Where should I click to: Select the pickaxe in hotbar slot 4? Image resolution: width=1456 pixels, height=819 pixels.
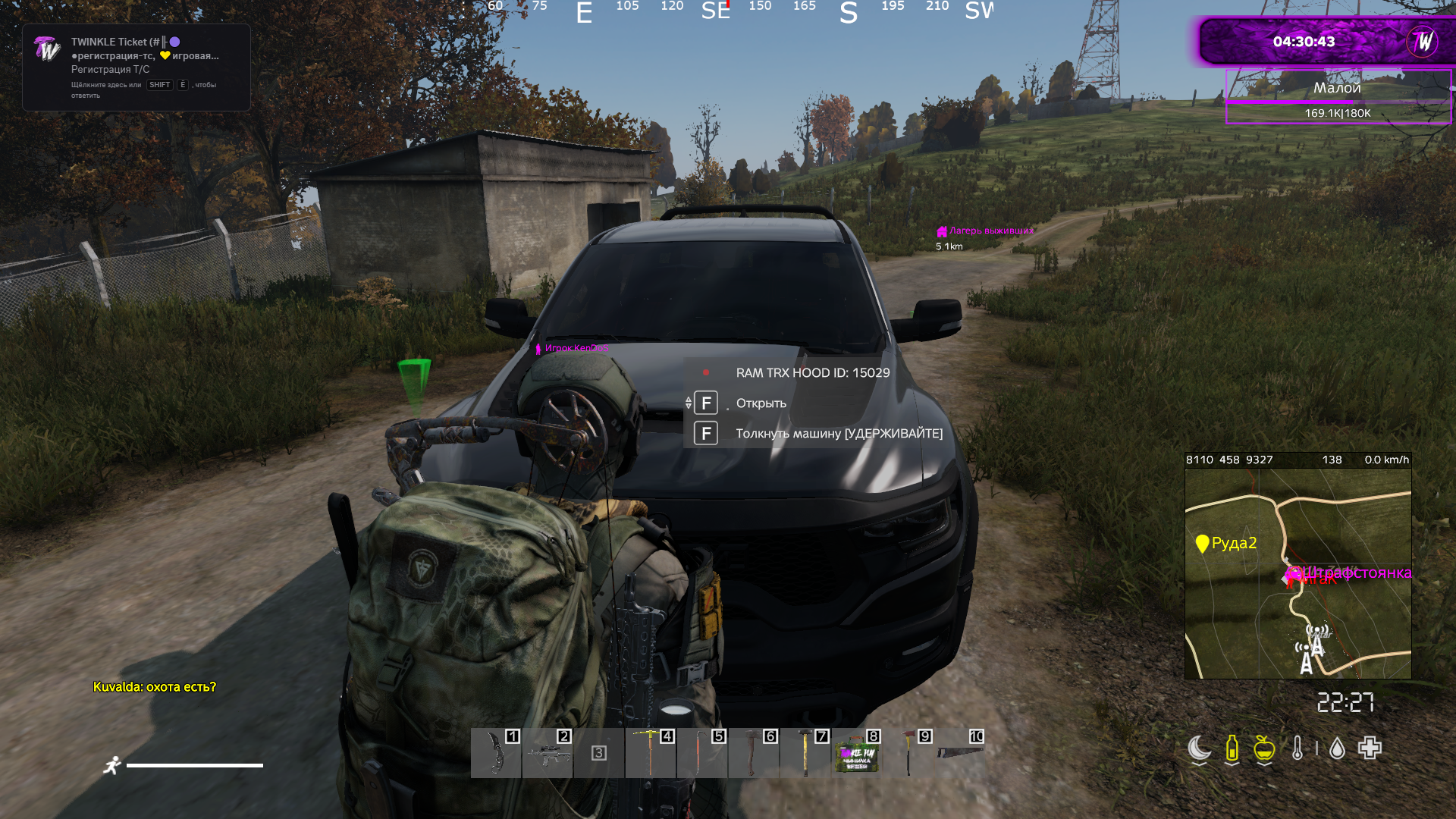[x=650, y=753]
